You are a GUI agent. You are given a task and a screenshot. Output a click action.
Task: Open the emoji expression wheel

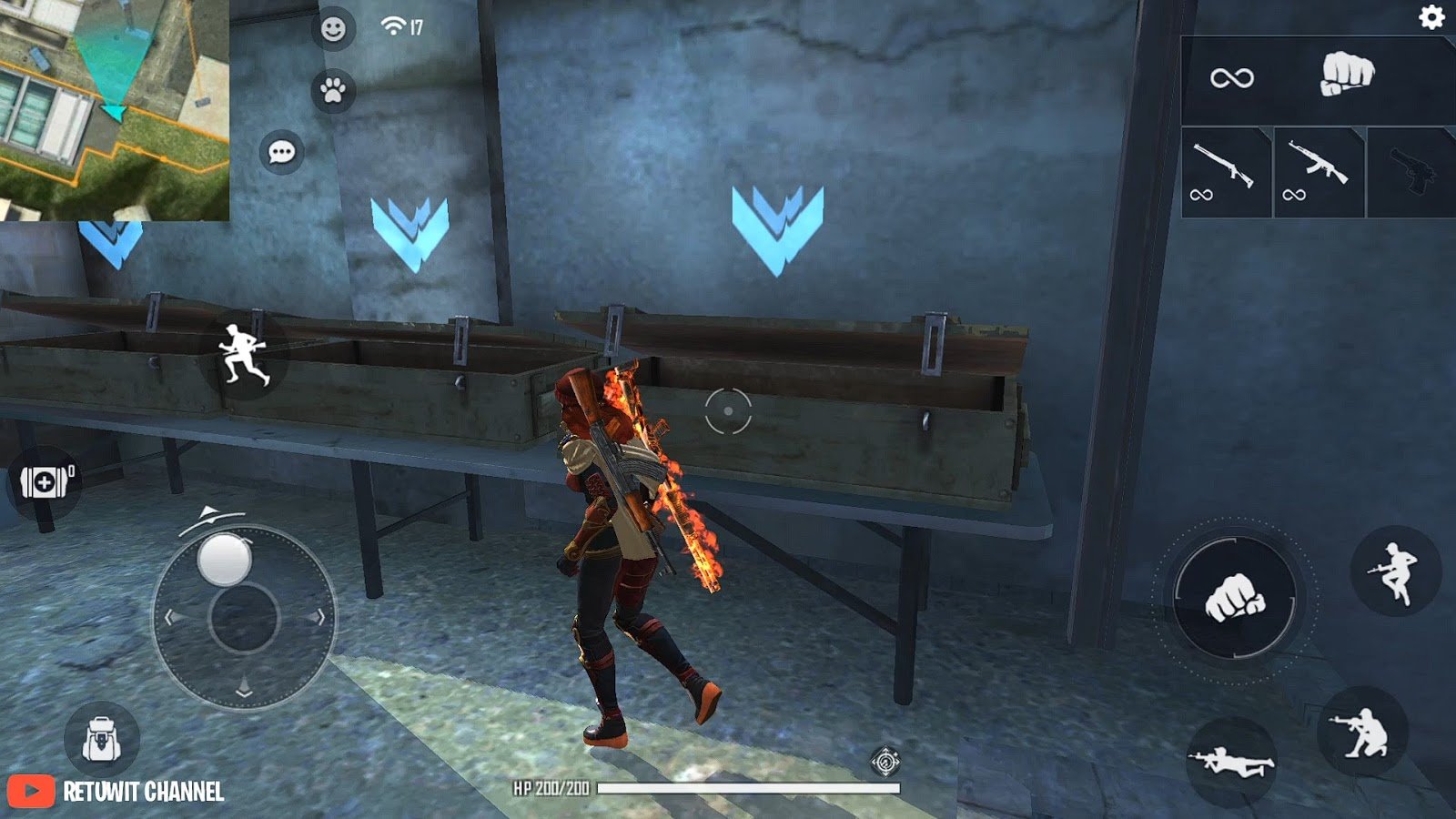tap(333, 25)
